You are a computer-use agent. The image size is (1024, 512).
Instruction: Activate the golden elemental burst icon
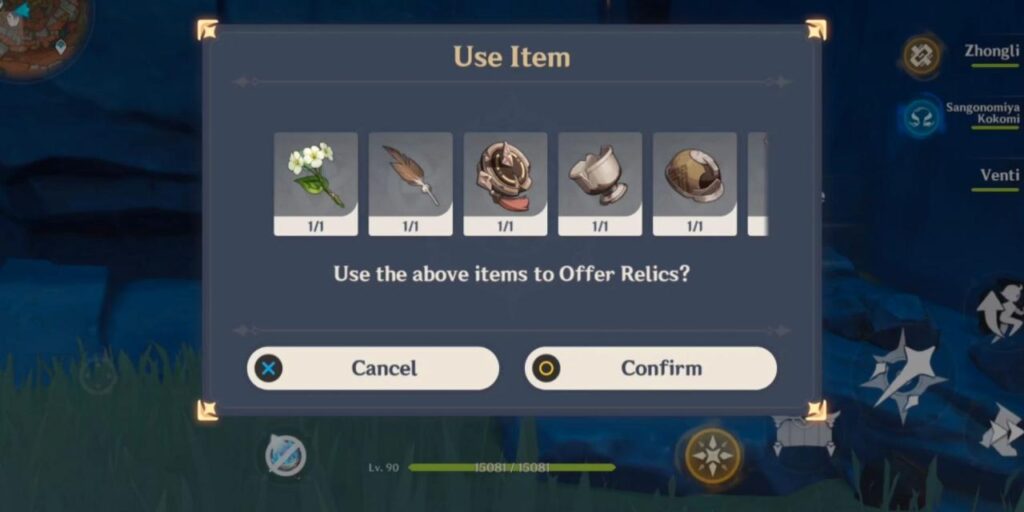pyautogui.click(x=712, y=456)
